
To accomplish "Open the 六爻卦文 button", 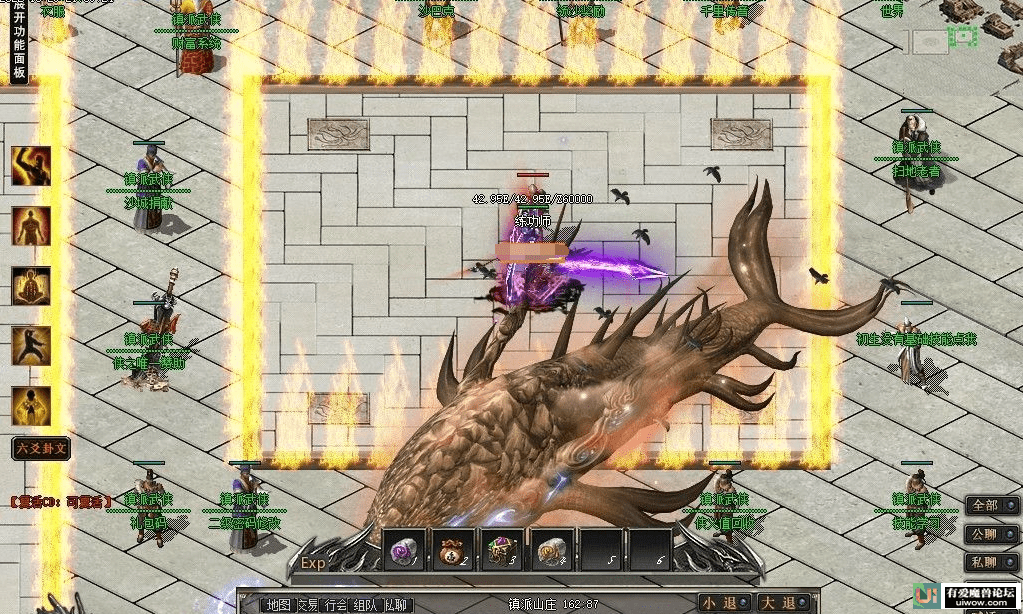I will (41, 449).
